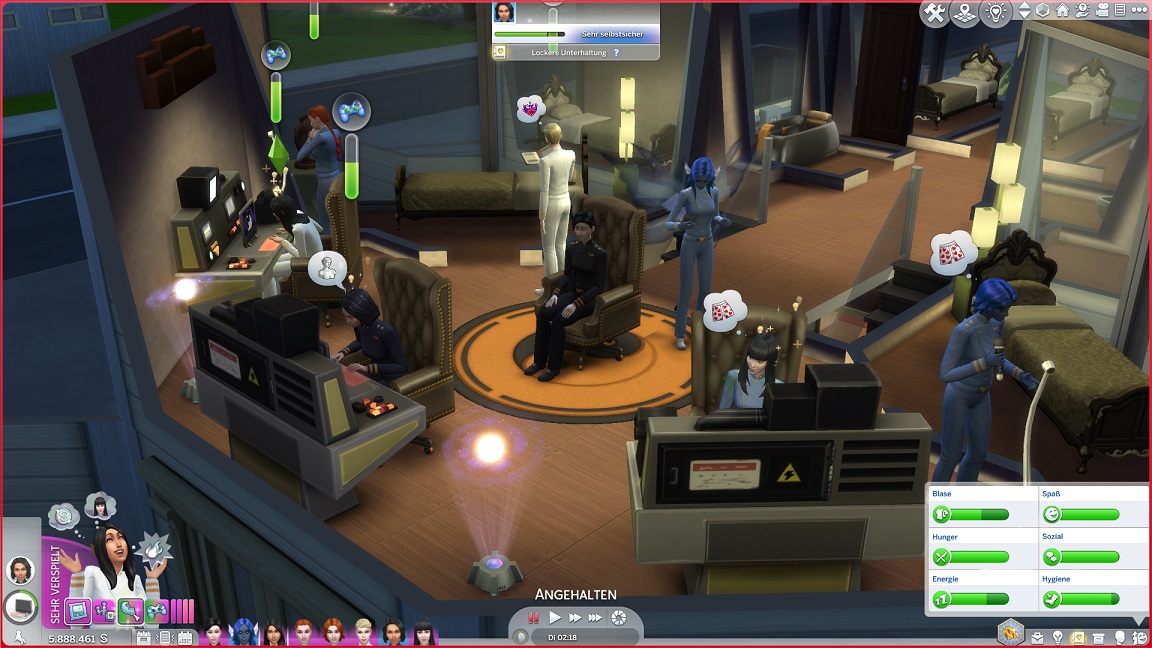Click the pause button in time controls
This screenshot has width=1152, height=648.
coord(534,618)
